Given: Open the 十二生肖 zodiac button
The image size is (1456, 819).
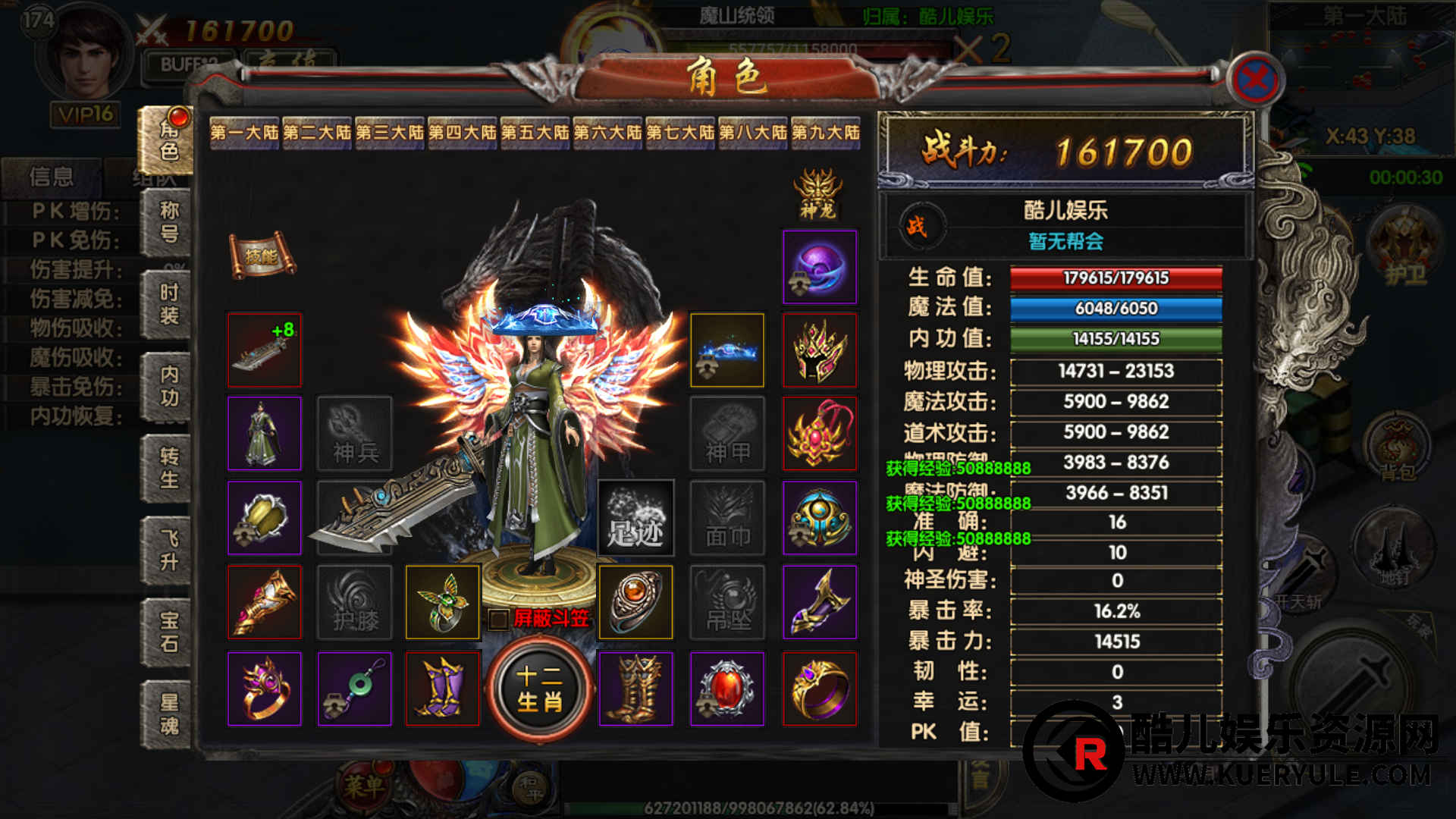Looking at the screenshot, I should 539,689.
